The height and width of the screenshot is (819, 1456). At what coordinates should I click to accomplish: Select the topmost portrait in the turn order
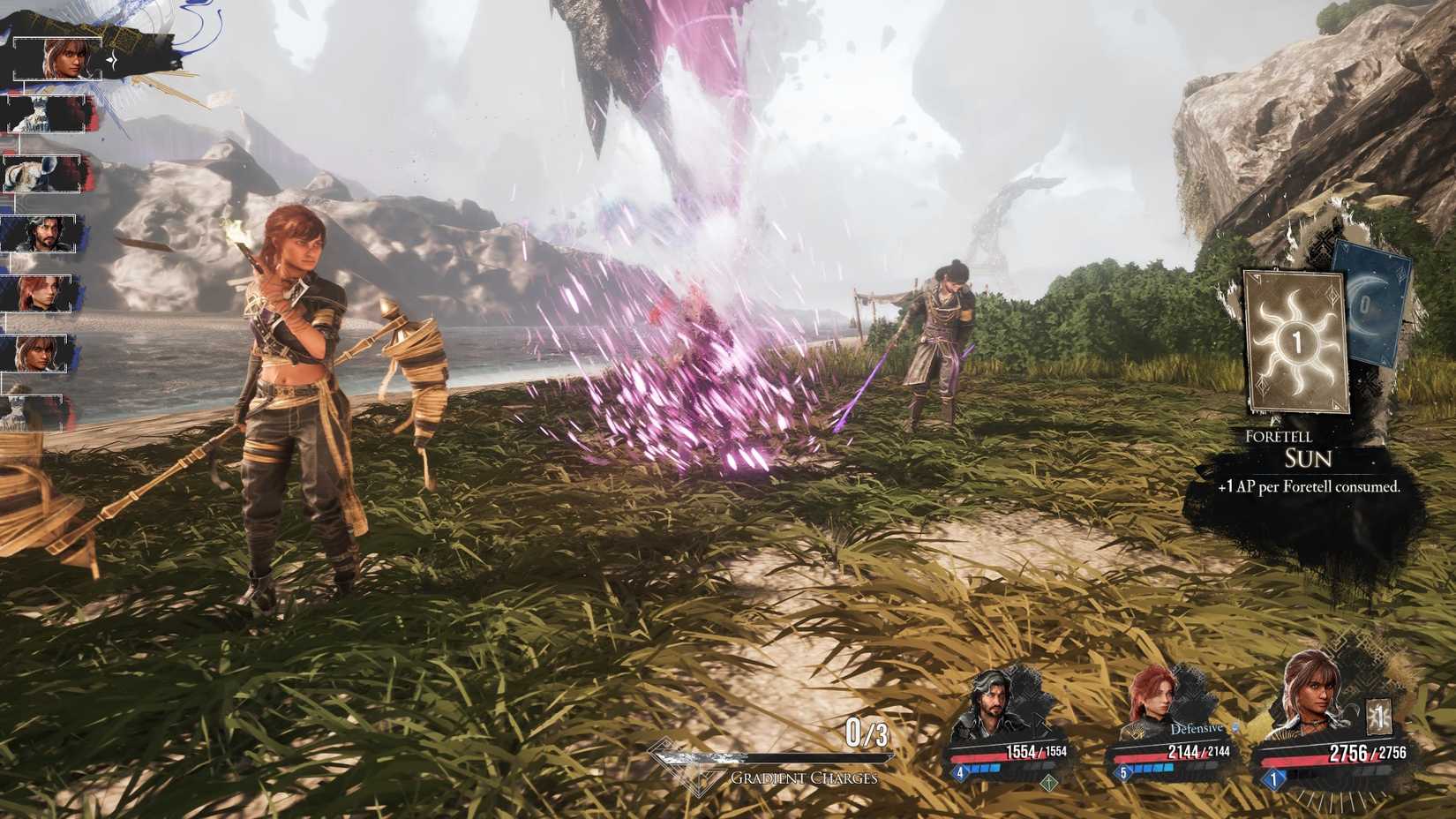(x=56, y=57)
